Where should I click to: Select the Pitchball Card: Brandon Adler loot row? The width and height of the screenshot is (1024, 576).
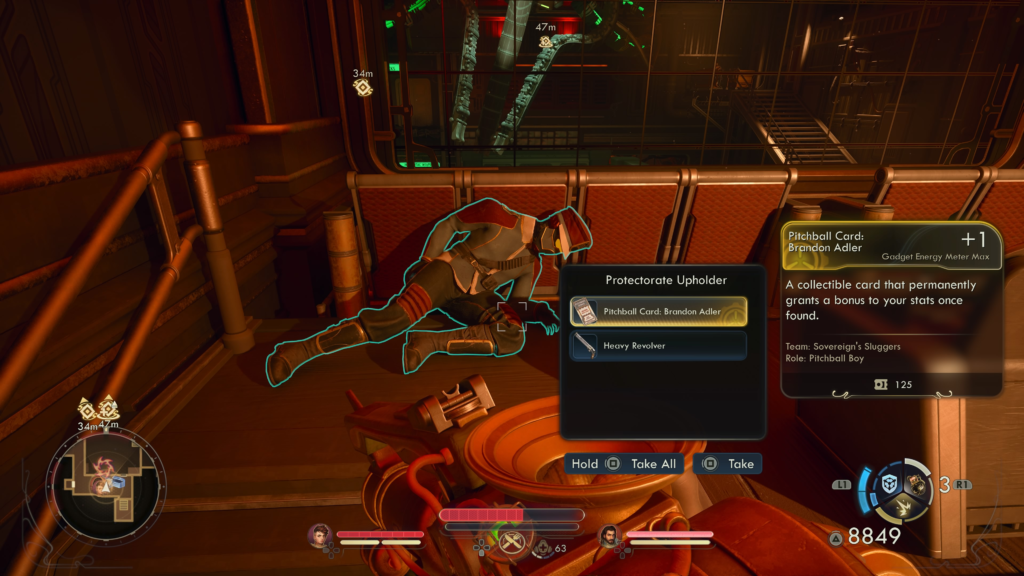click(658, 311)
